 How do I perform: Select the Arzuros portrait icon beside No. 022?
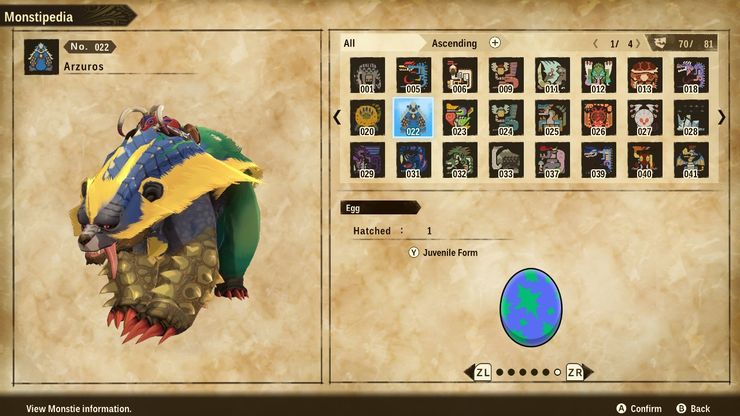[x=42, y=57]
